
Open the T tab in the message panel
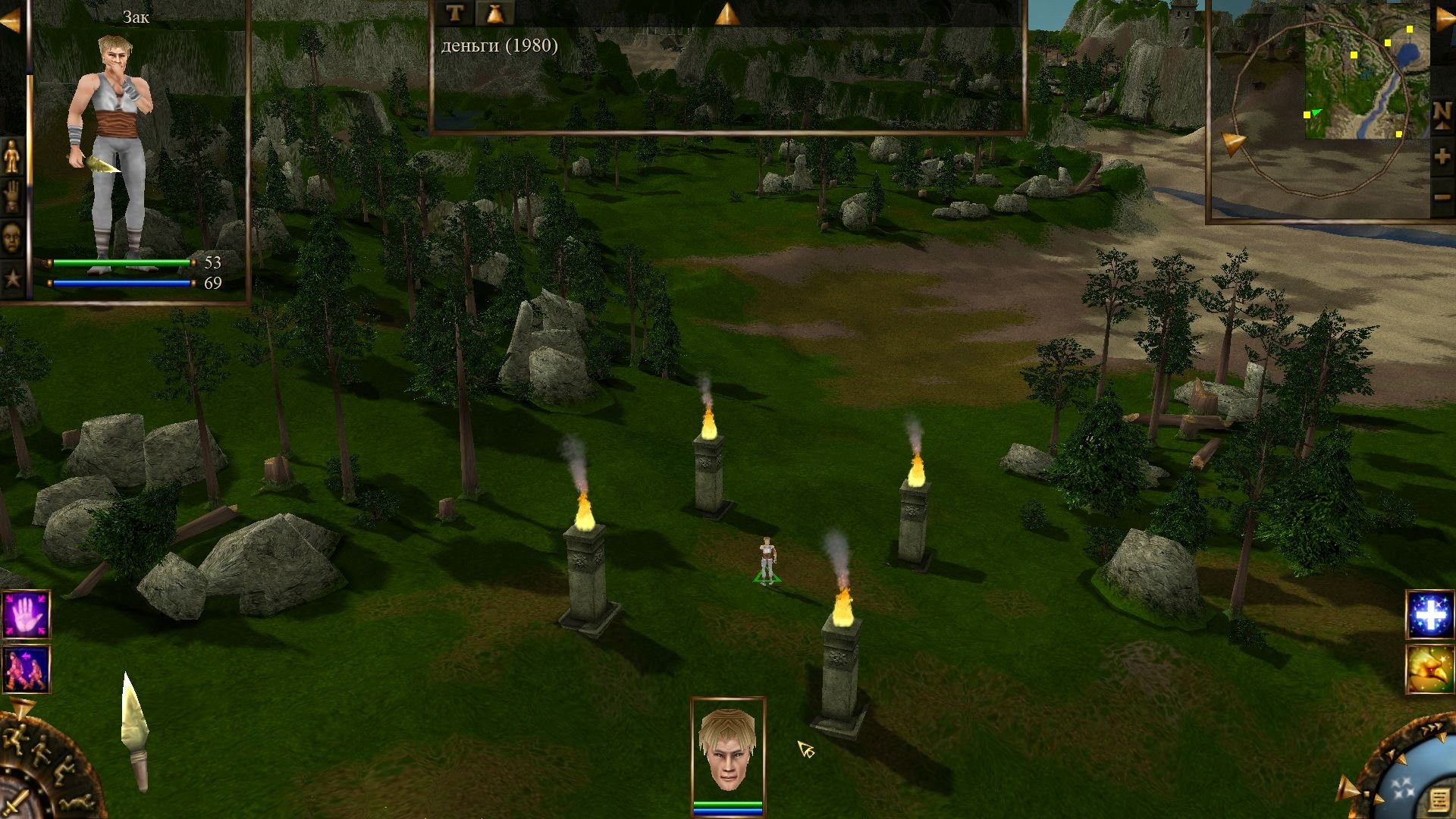click(x=454, y=13)
